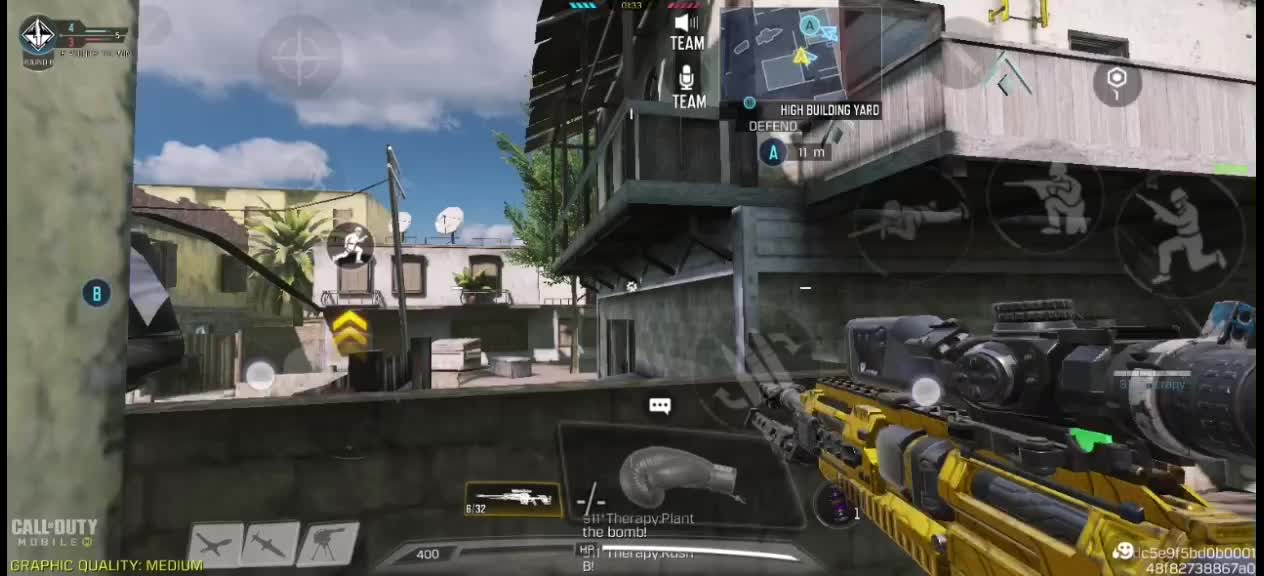Open the round scoreboard emblem
Image resolution: width=1264 pixels, height=576 pixels.
[x=38, y=36]
